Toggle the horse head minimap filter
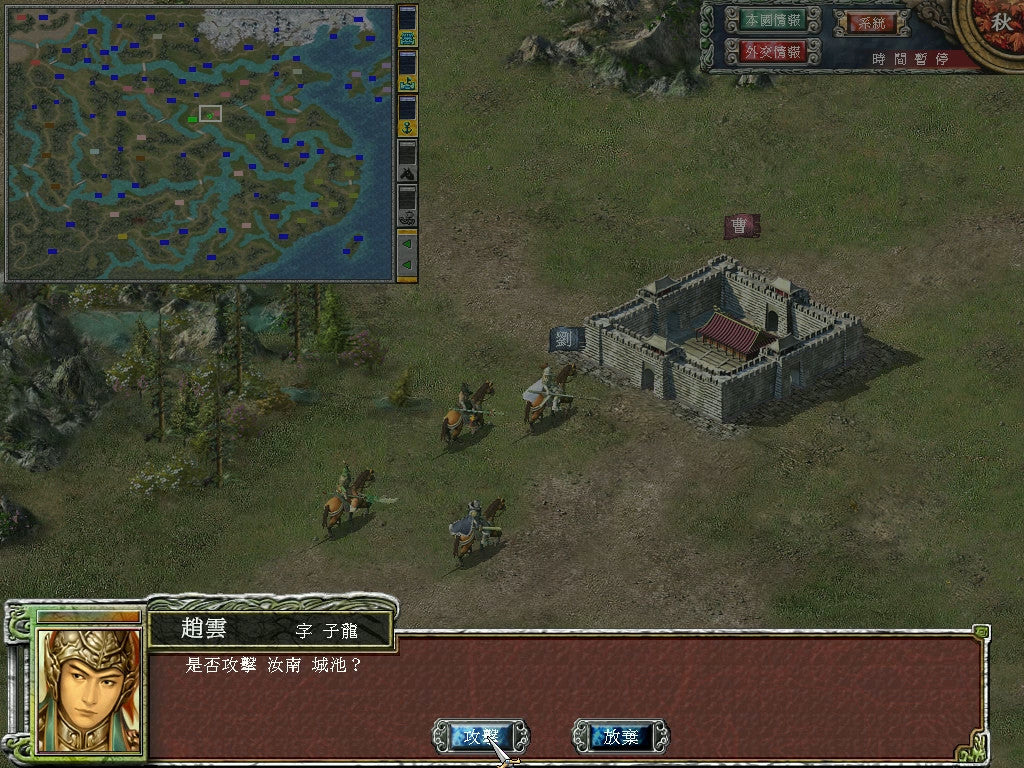The width and height of the screenshot is (1024, 768). coord(407,172)
